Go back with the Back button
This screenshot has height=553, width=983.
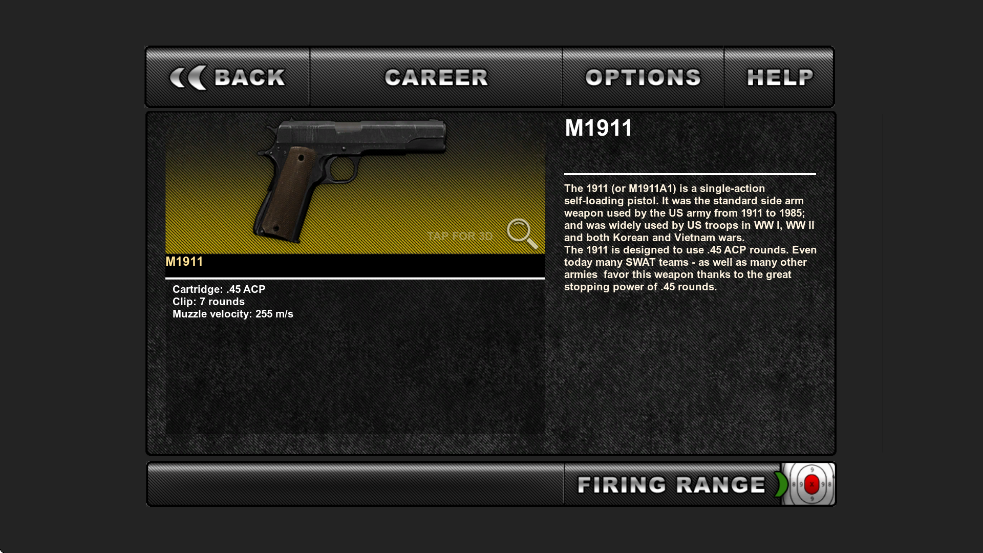[228, 78]
